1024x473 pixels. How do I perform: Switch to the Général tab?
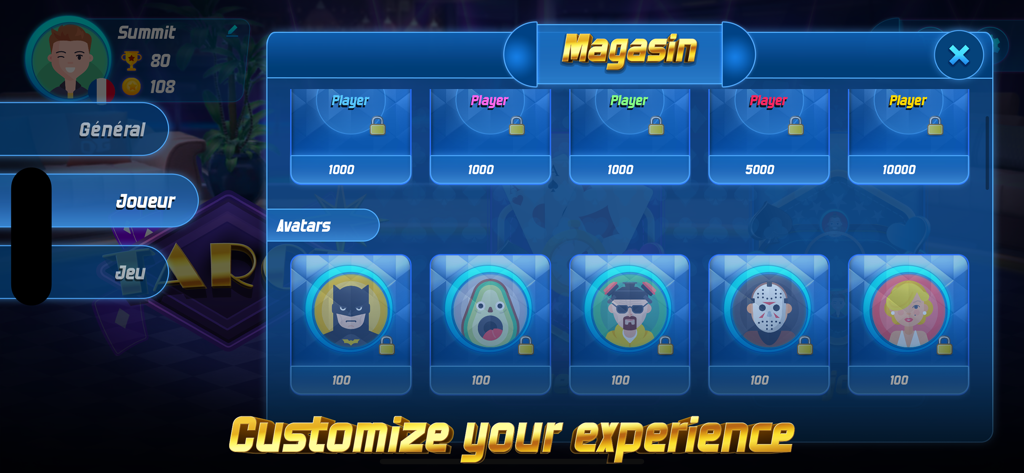[111, 130]
